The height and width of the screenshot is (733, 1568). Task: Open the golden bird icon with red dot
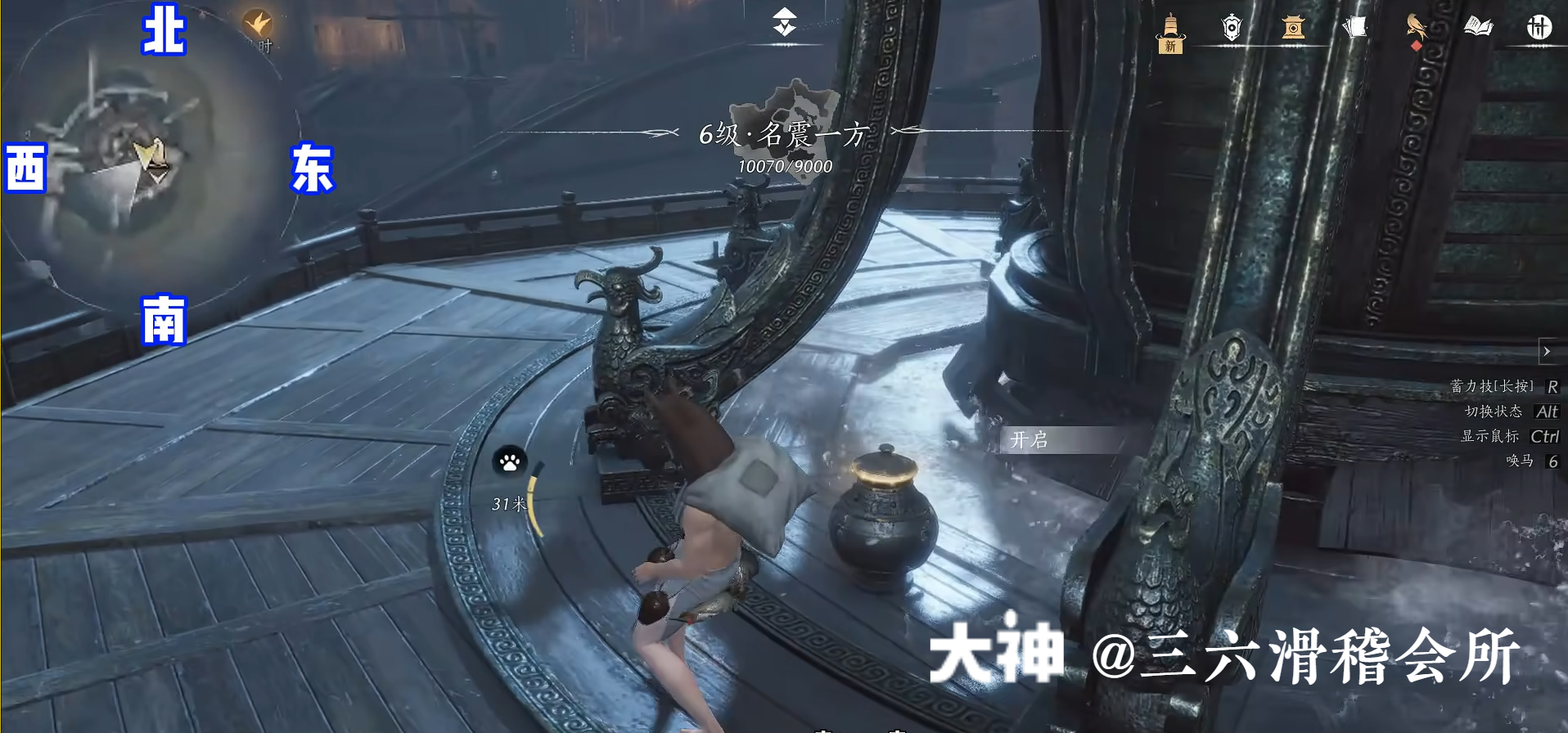click(x=1416, y=28)
